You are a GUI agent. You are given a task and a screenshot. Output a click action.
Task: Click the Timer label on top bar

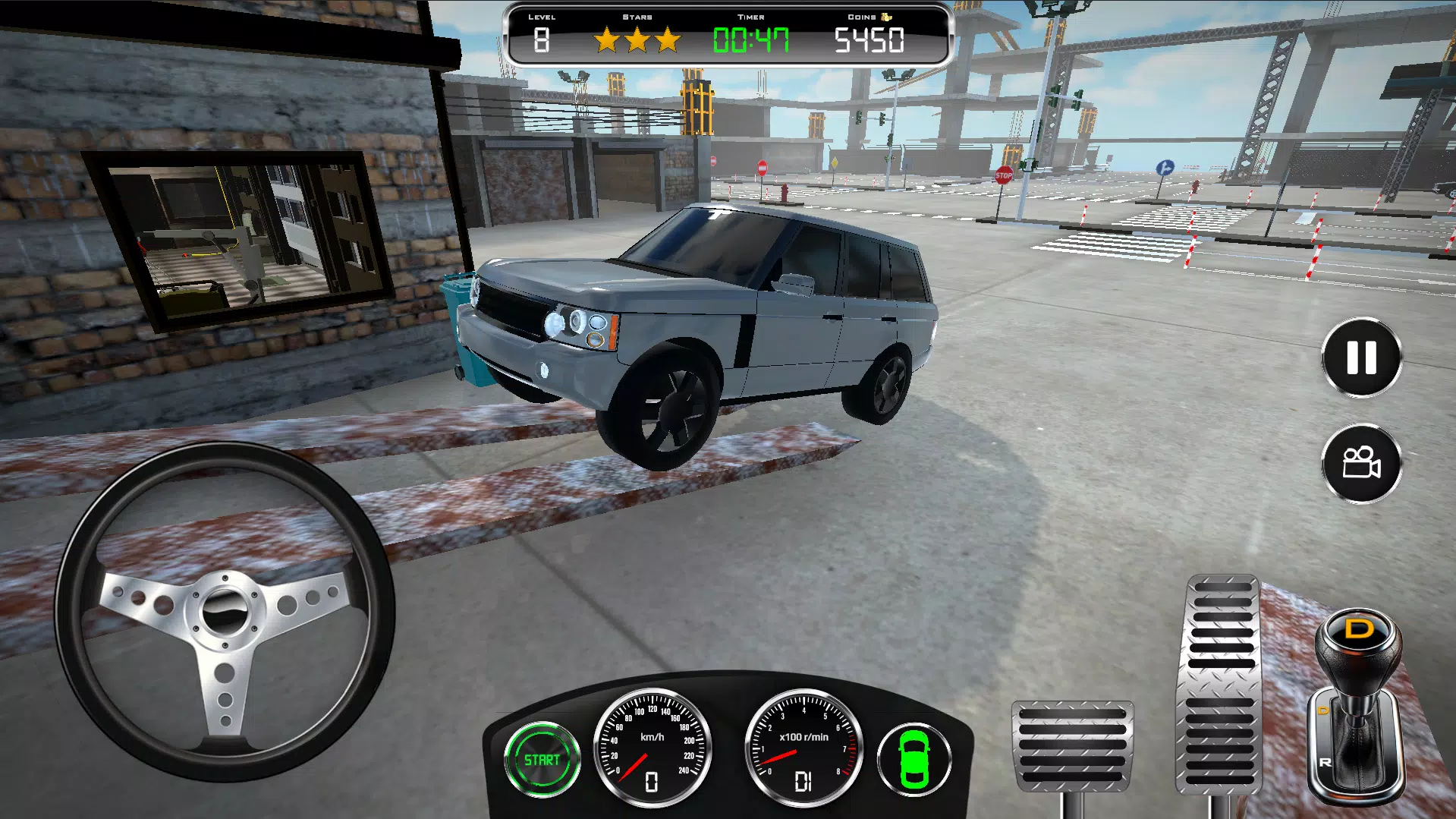tap(750, 16)
